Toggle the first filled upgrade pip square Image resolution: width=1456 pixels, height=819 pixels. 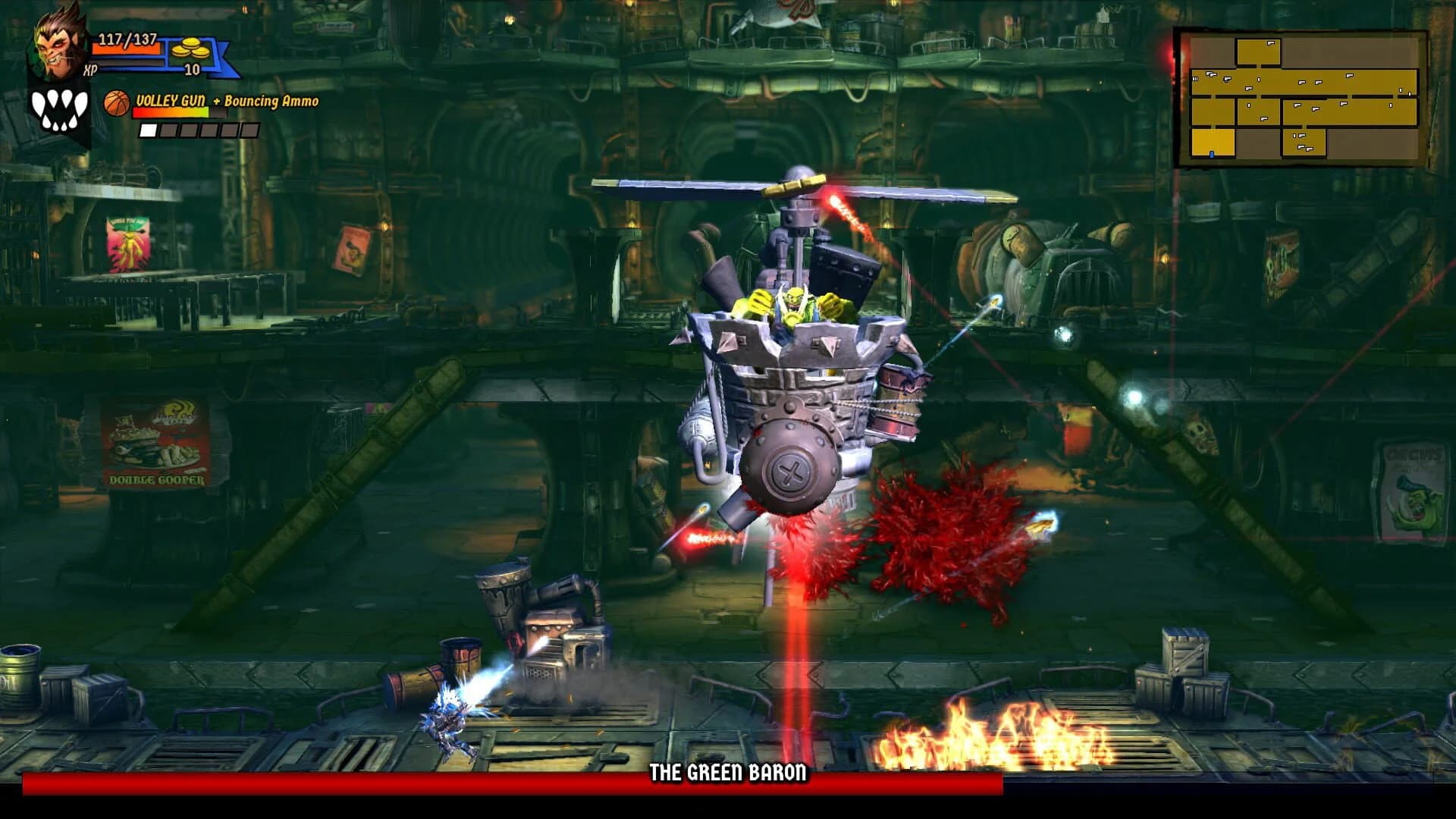click(x=147, y=130)
